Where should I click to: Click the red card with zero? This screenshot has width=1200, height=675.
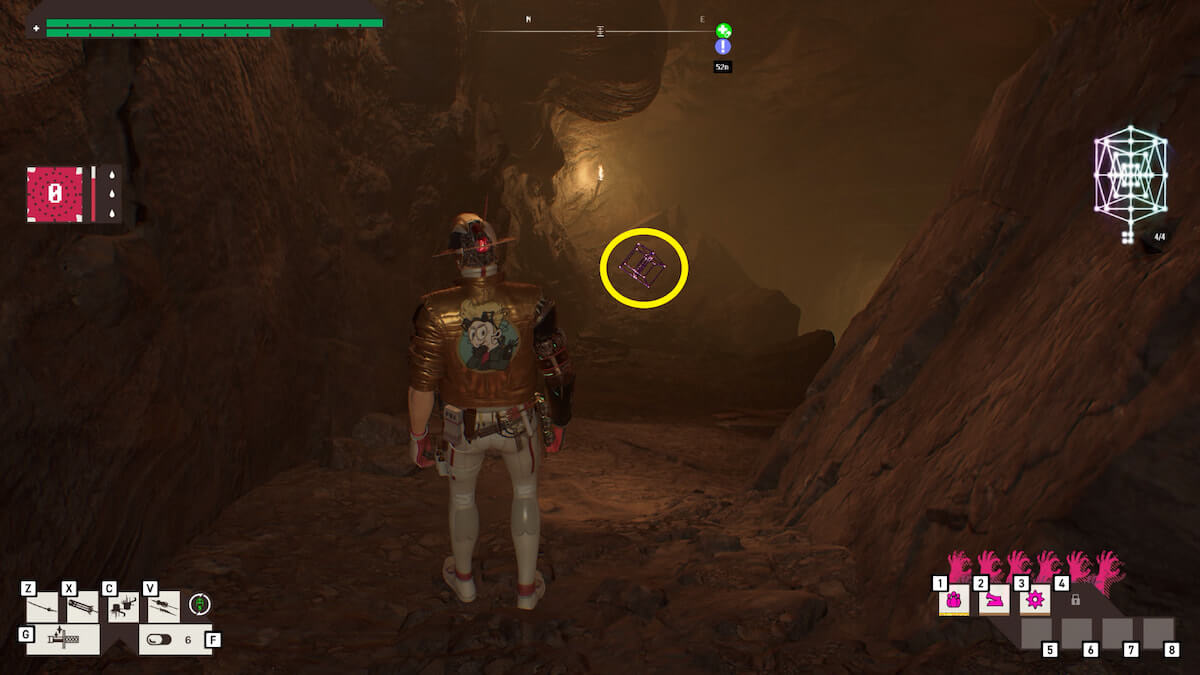coord(55,193)
